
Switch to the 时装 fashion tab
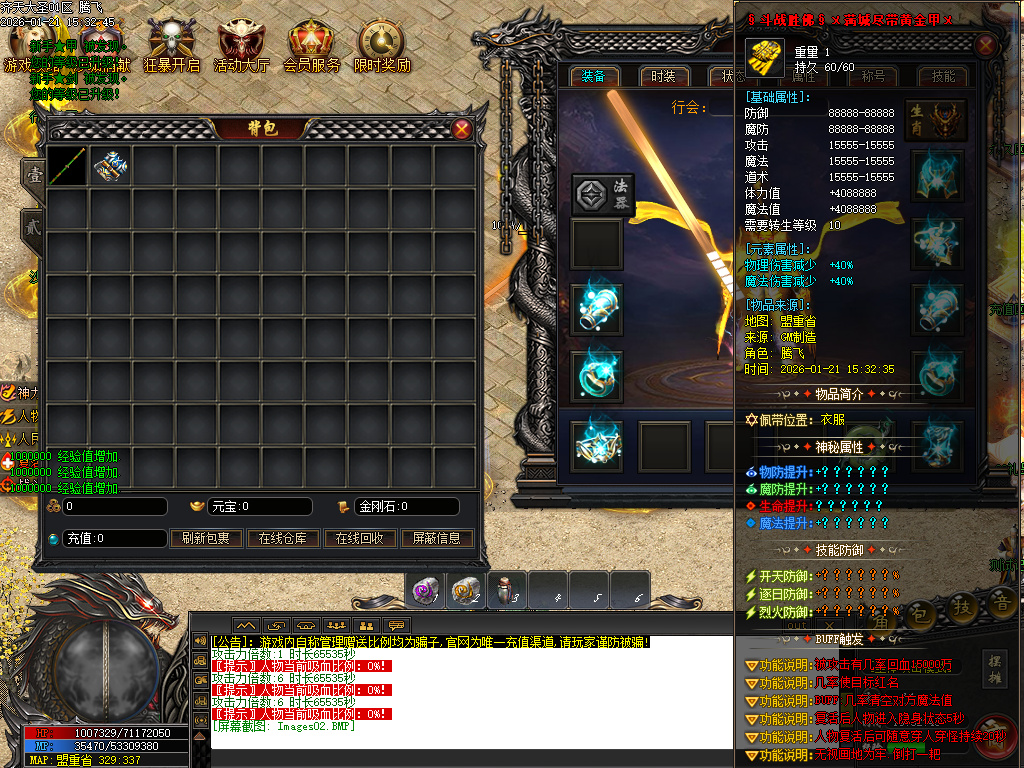coord(663,77)
